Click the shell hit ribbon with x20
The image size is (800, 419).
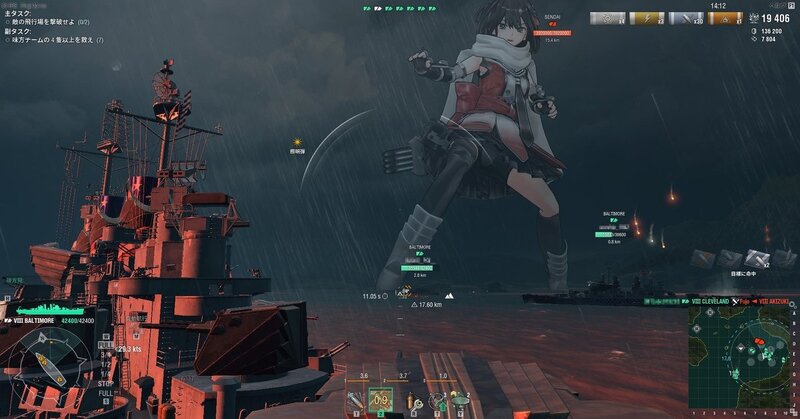pos(685,18)
